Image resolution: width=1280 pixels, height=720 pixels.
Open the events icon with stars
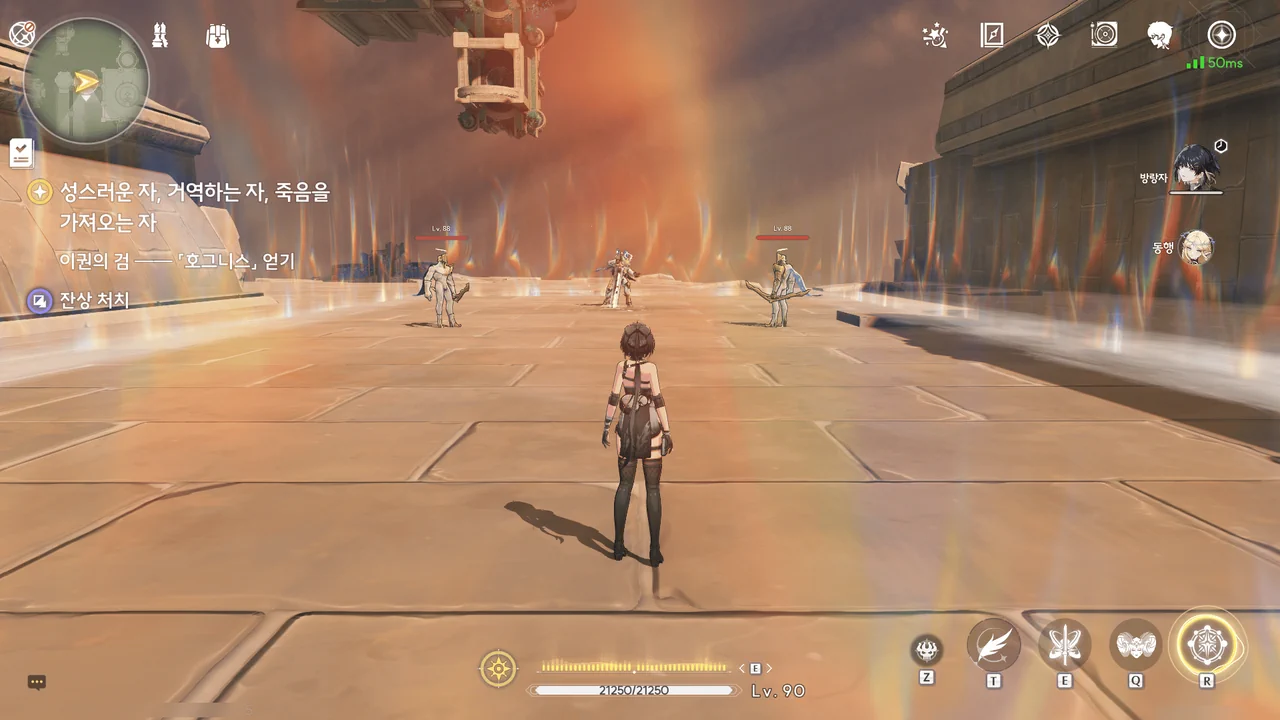click(935, 36)
